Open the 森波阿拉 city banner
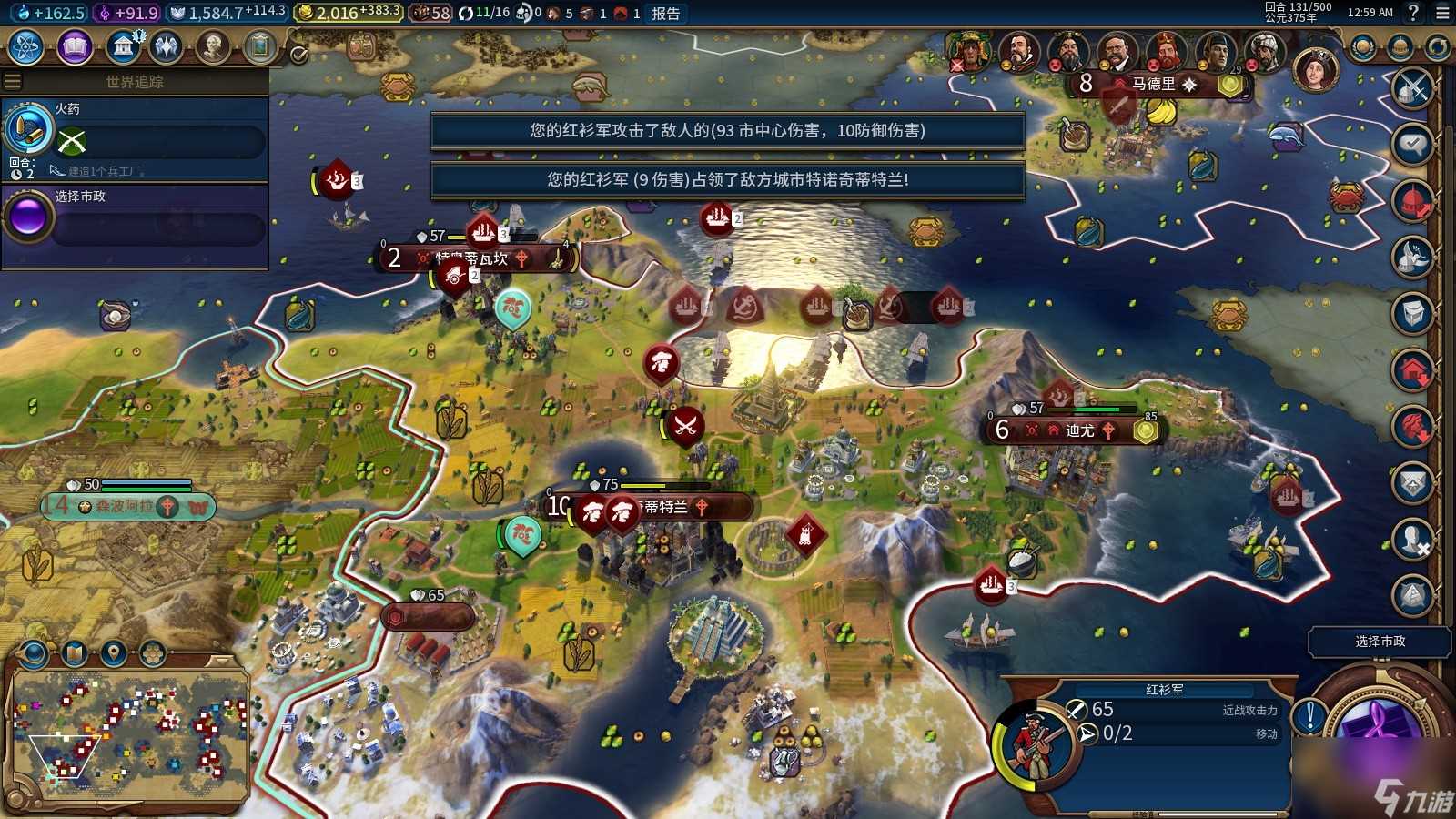The height and width of the screenshot is (819, 1456). click(126, 506)
